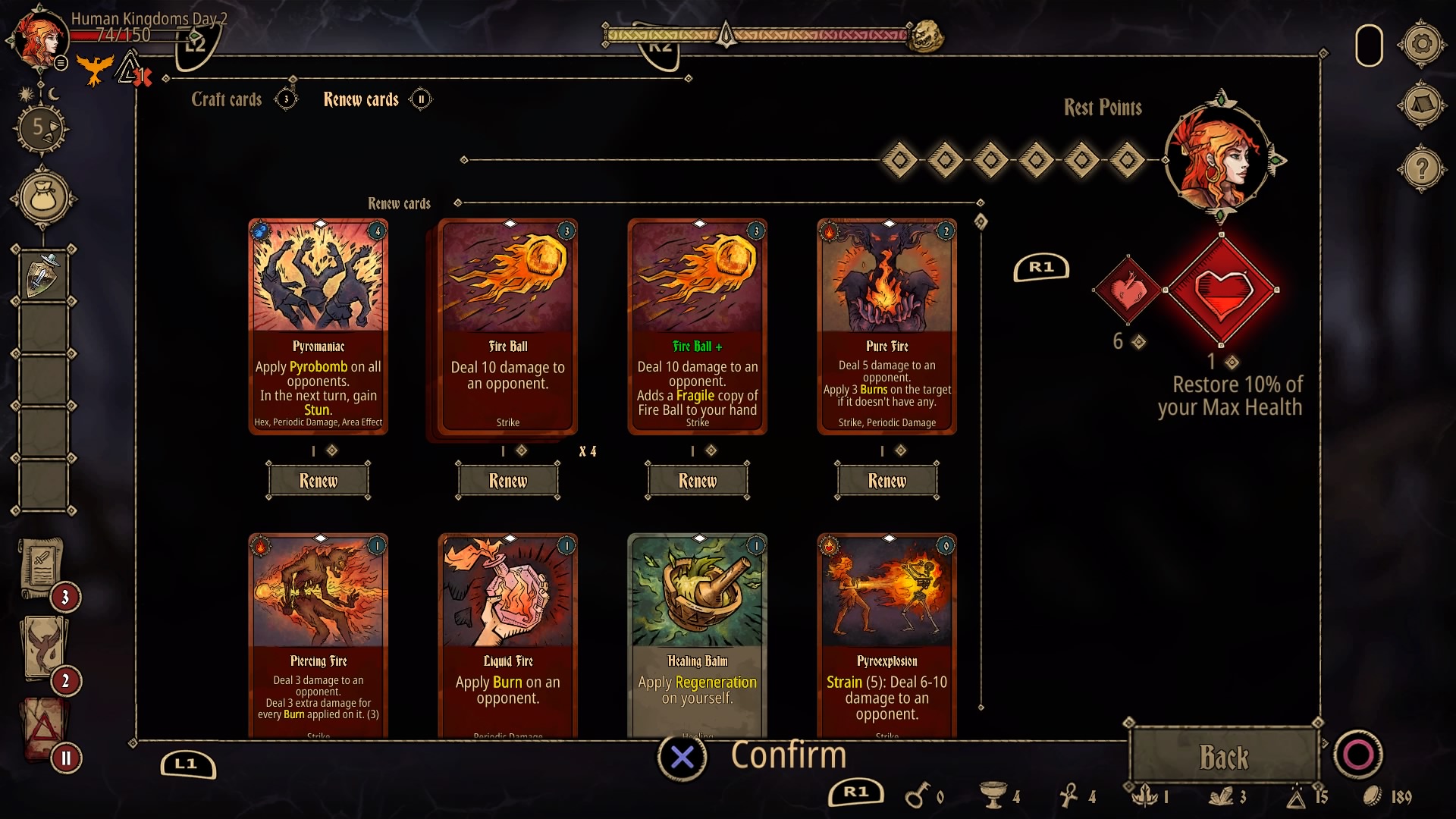
Task: Open the camp tent icon
Action: (1422, 105)
